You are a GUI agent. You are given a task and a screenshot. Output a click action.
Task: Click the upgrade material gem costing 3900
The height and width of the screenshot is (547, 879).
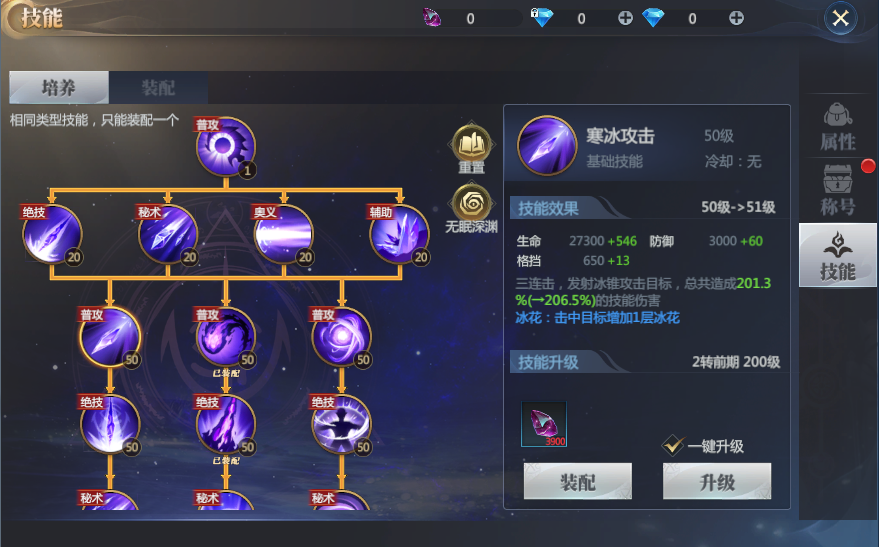[x=544, y=423]
